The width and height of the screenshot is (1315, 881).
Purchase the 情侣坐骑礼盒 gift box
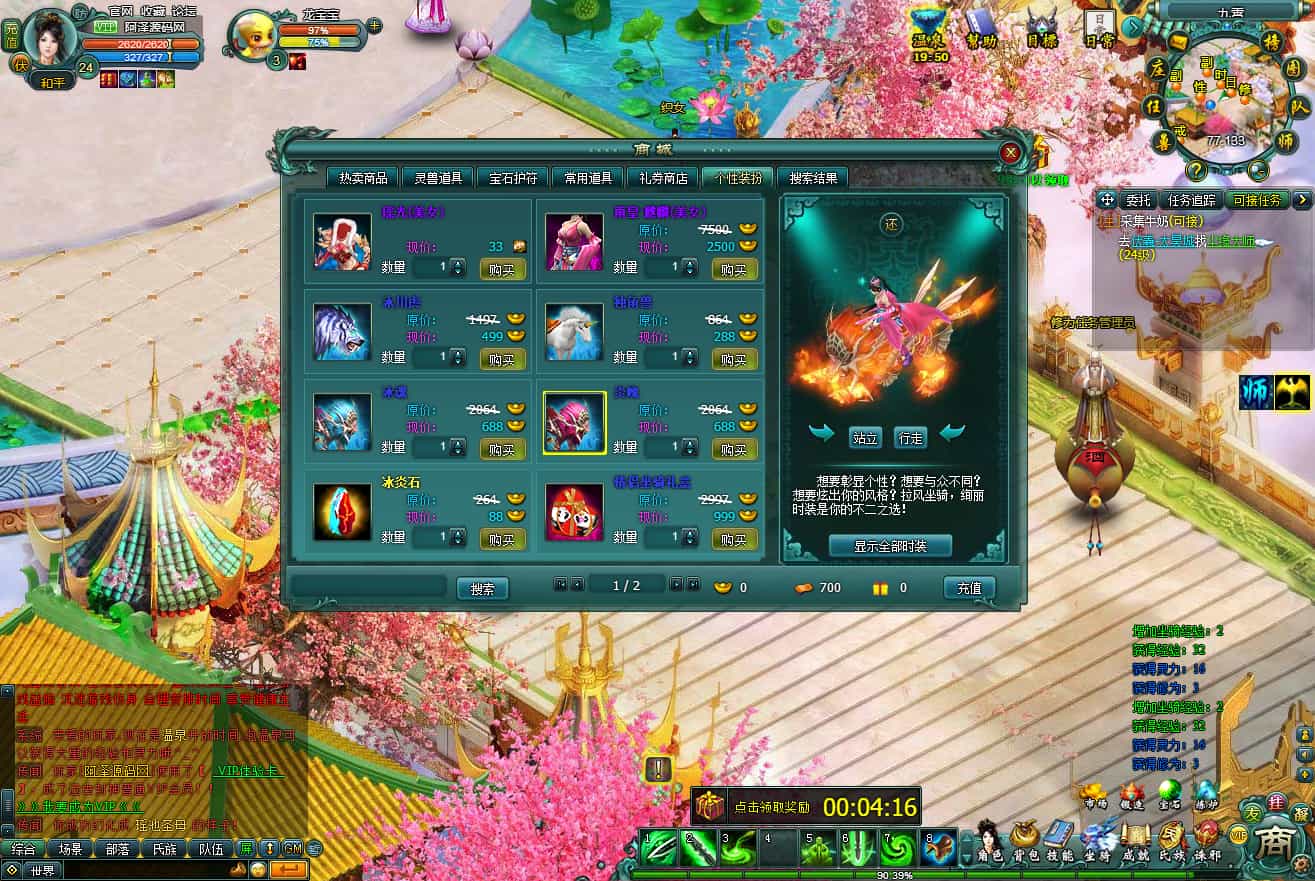pyautogui.click(x=734, y=539)
